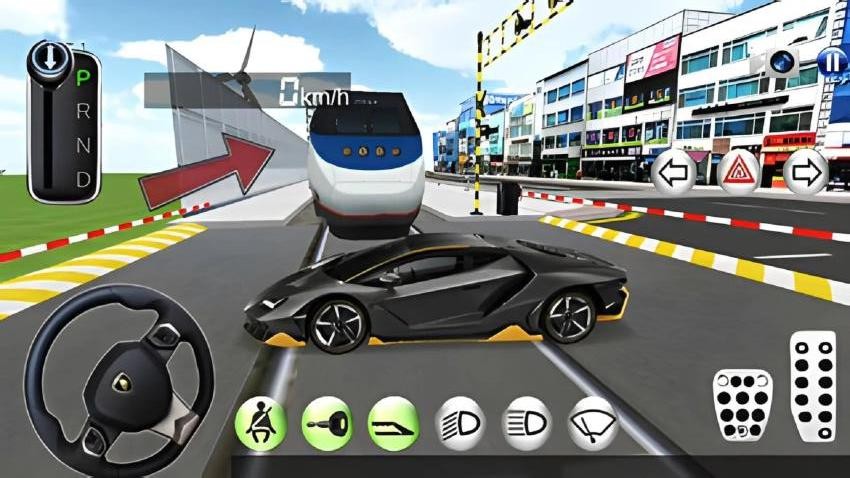This screenshot has height=478, width=850.
Task: Switch on the high beam headlights
Action: coord(526,423)
